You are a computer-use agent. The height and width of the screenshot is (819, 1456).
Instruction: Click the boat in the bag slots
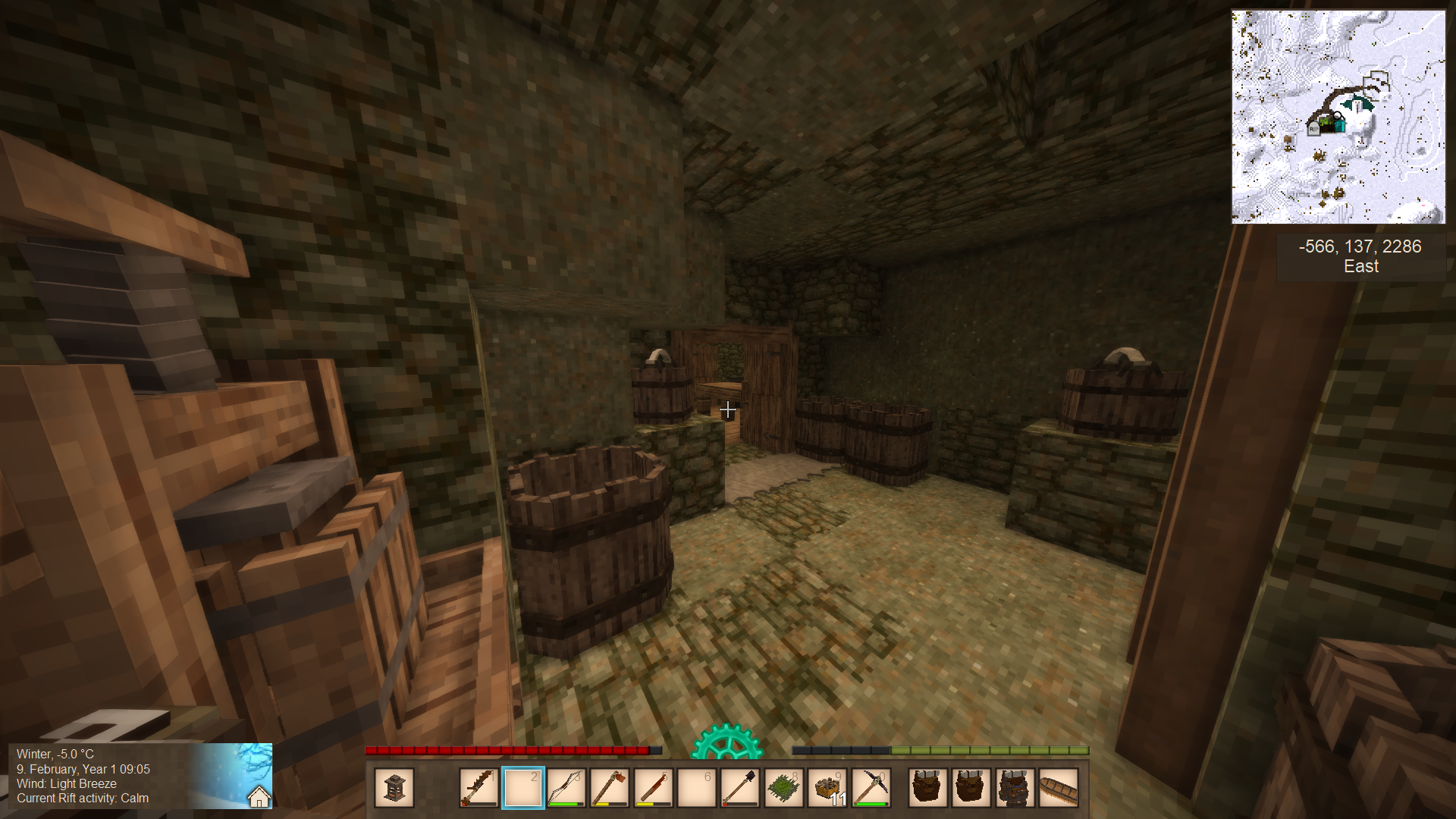point(1059,788)
